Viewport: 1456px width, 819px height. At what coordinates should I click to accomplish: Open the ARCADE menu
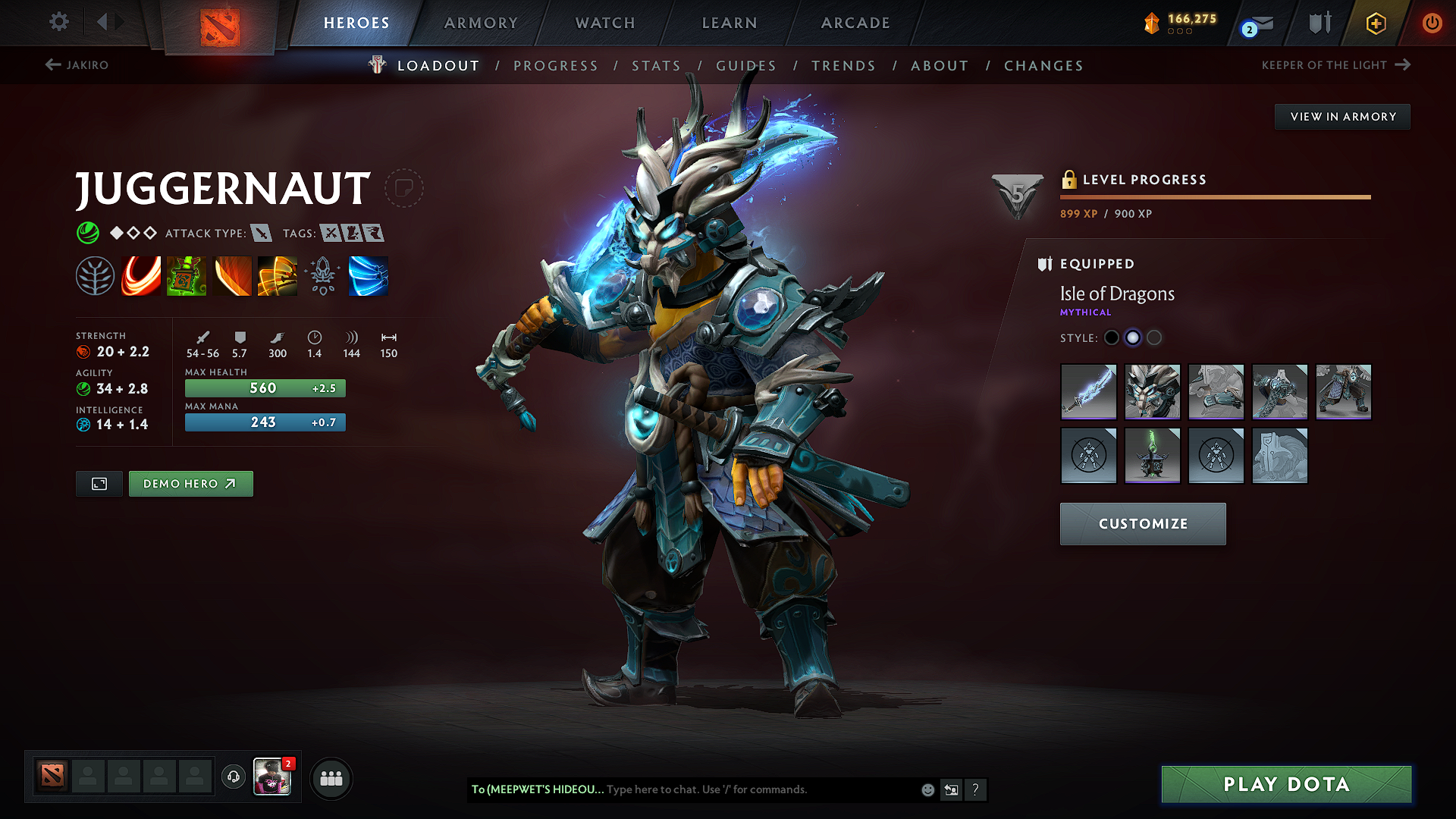click(855, 23)
